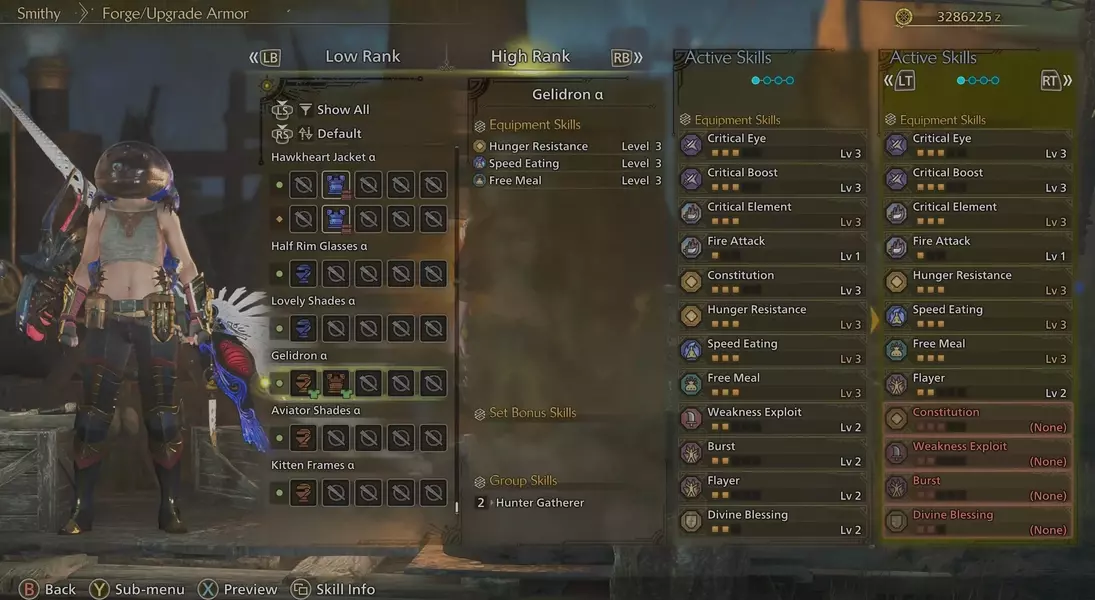Select the Weakness Exploit skill marked (None)
The height and width of the screenshot is (600, 1095).
point(977,453)
